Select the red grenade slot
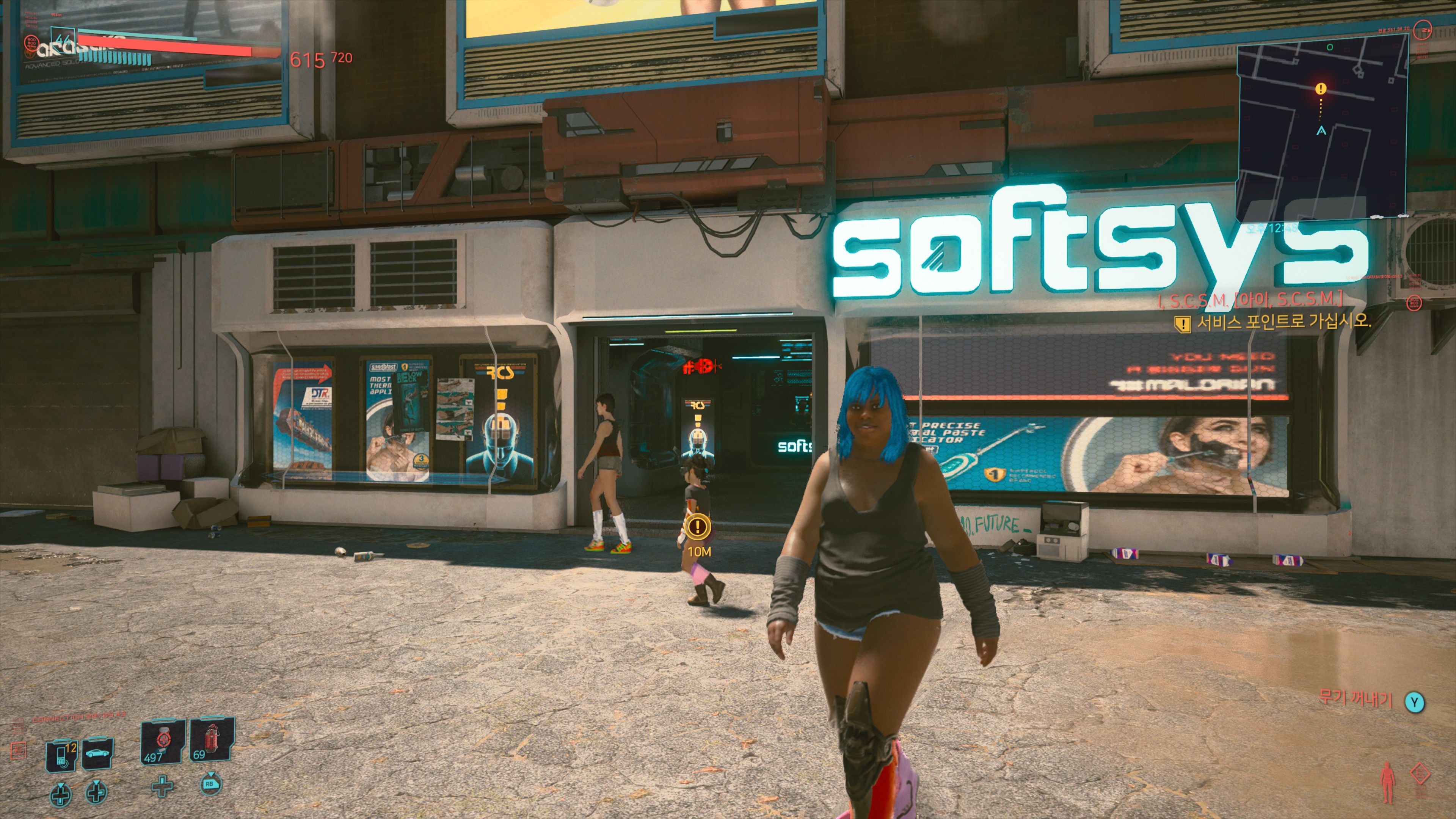Screen dimensions: 1456x819 212,741
